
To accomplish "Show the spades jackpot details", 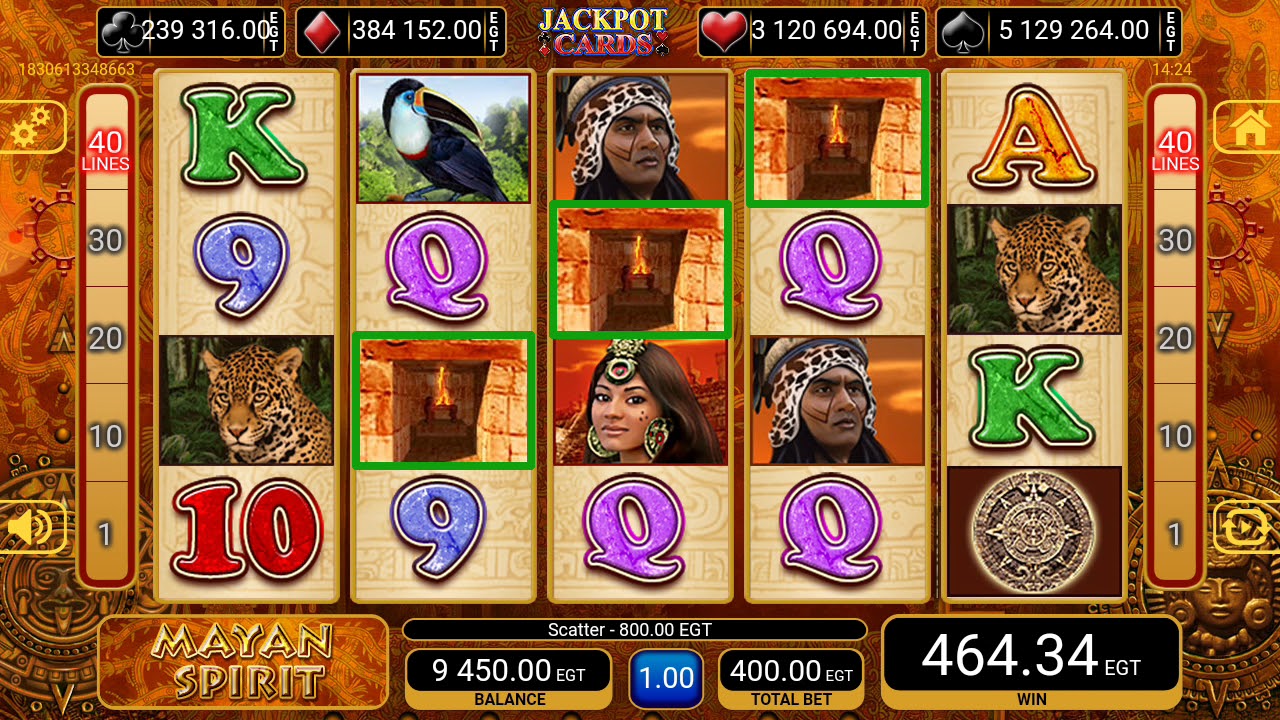I will coord(1058,31).
